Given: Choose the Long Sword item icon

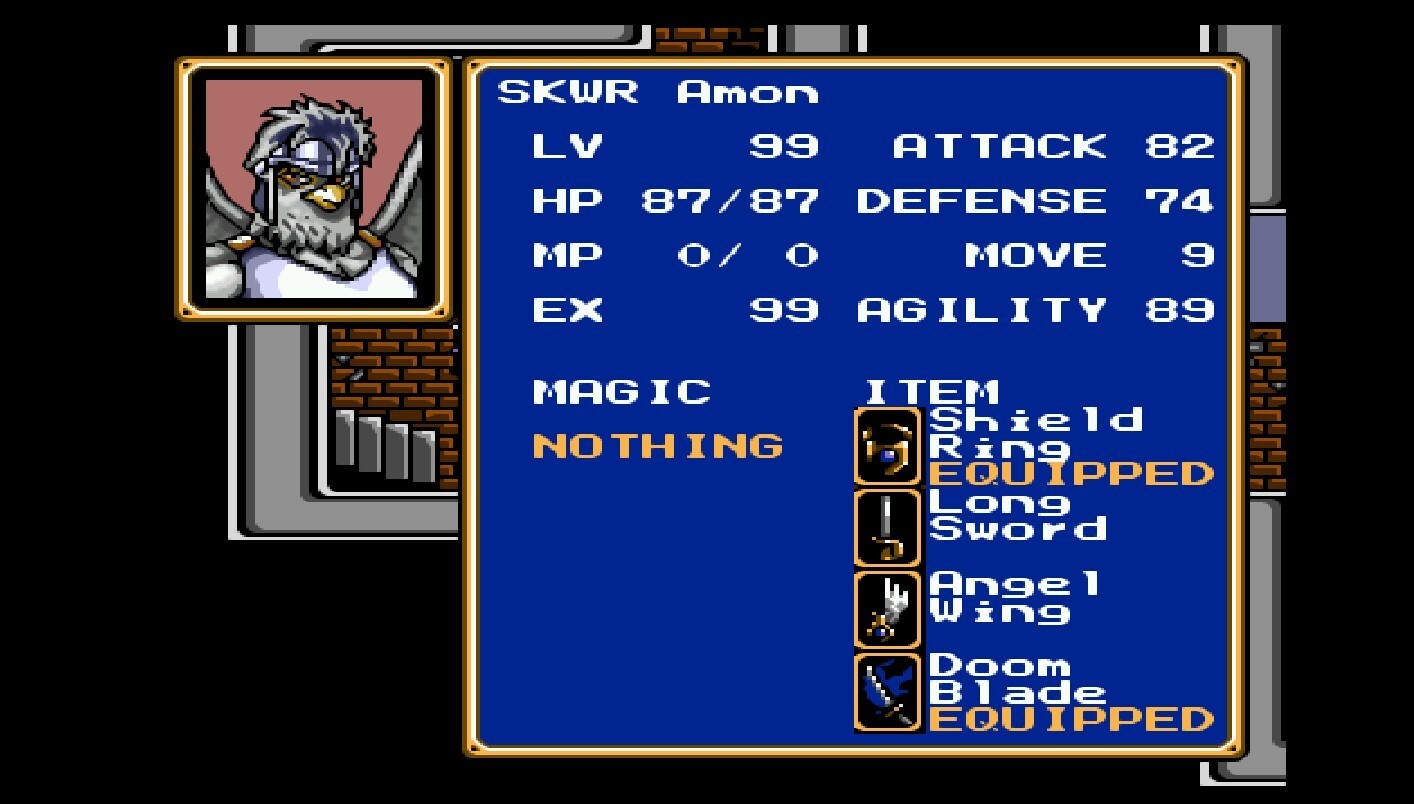Looking at the screenshot, I should point(887,529).
